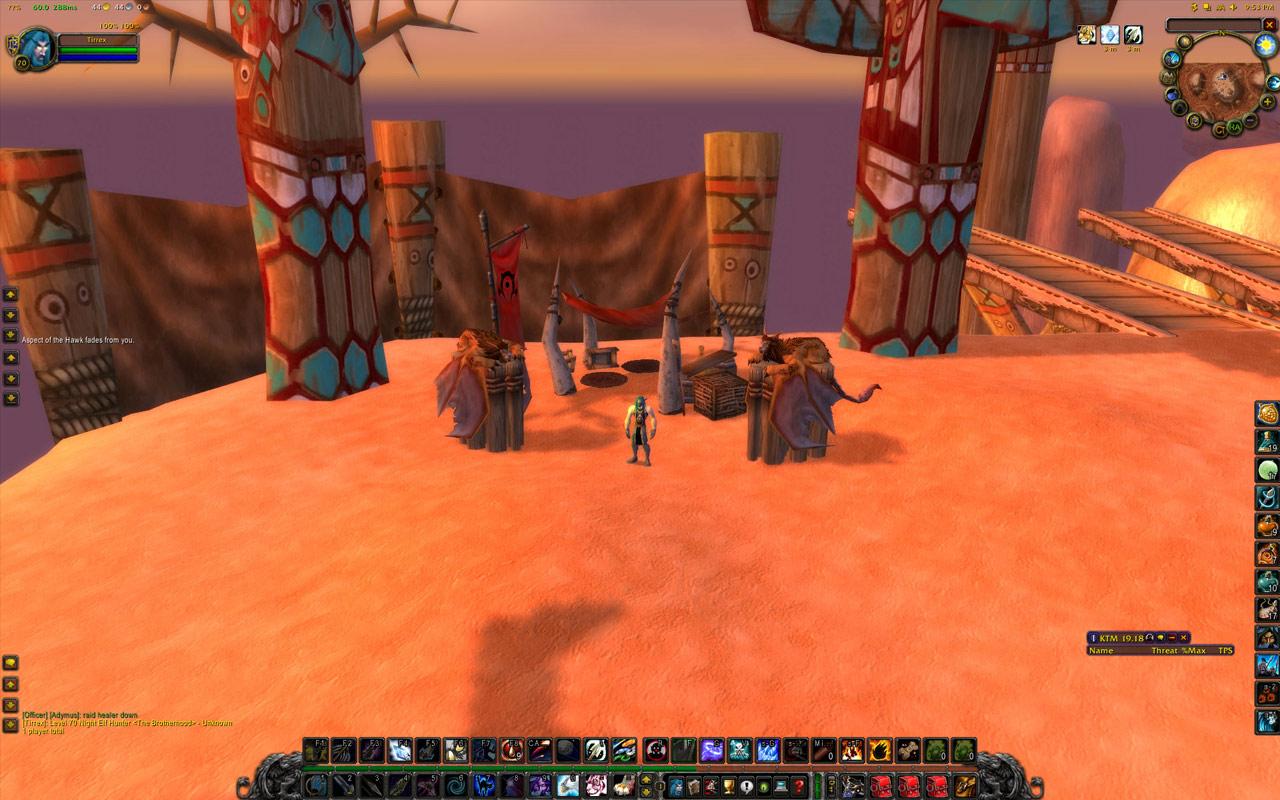The height and width of the screenshot is (800, 1280).
Task: Use the pale green orb item
Action: [x=1267, y=470]
